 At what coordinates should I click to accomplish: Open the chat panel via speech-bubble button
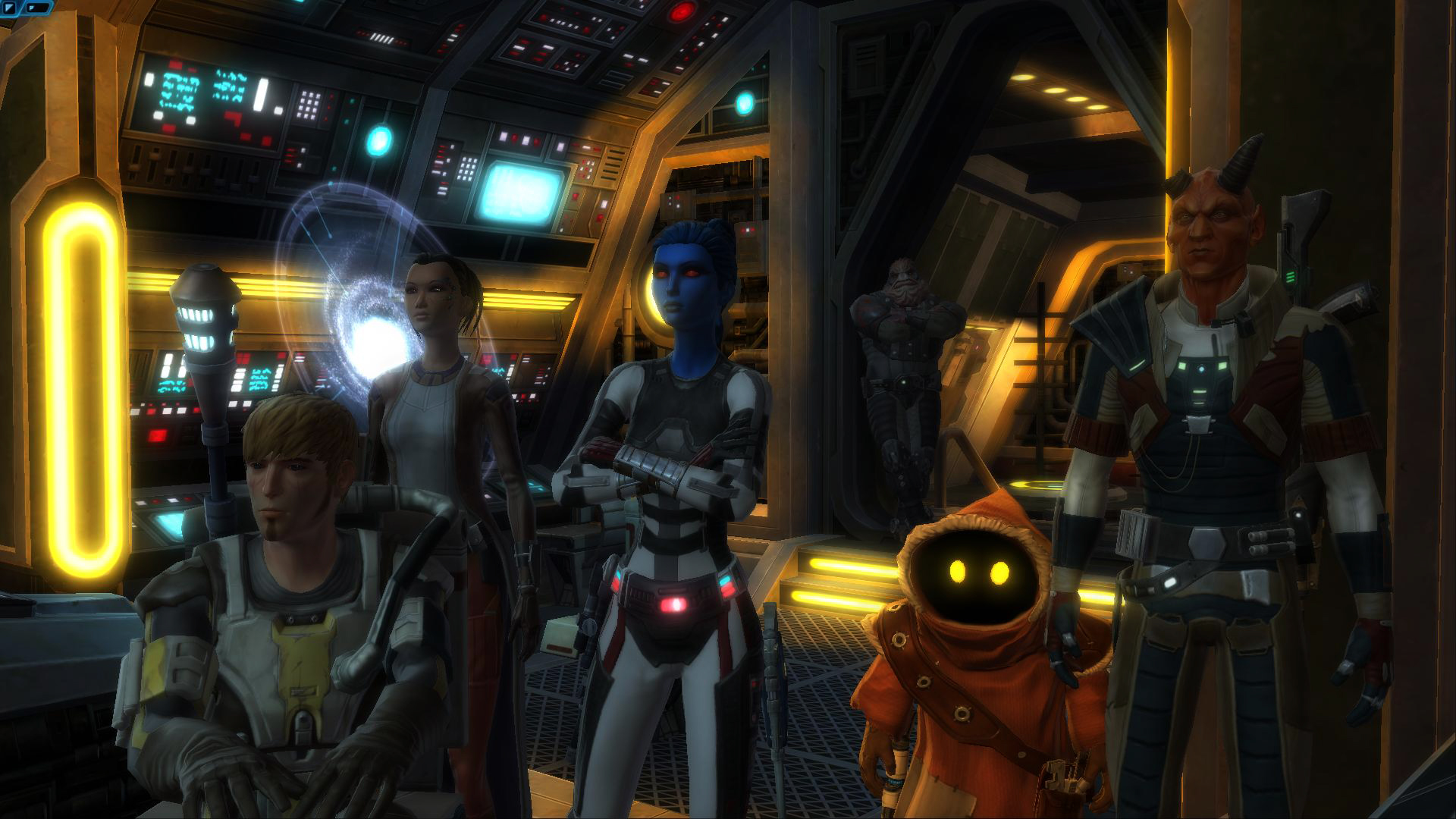(36, 8)
